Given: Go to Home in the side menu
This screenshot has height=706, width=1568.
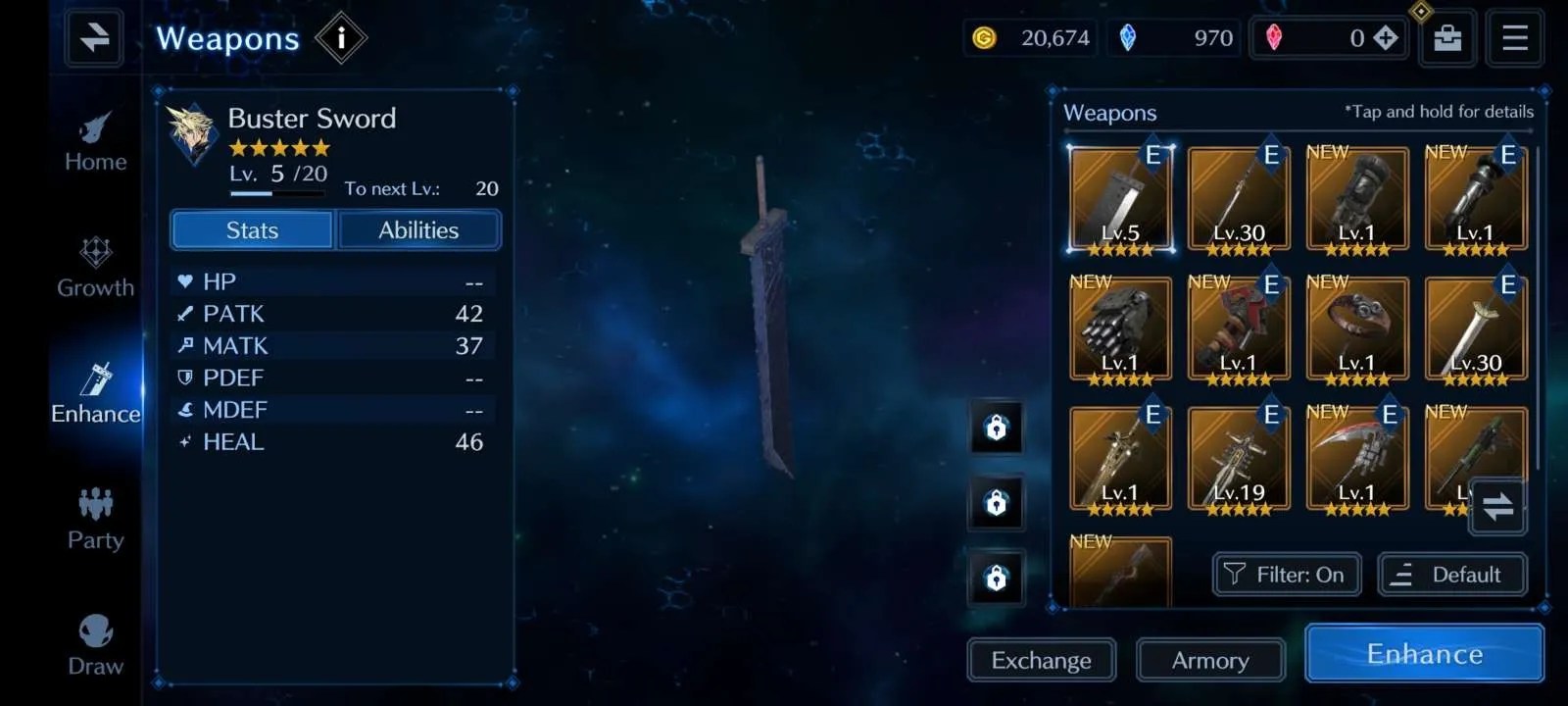Looking at the screenshot, I should tap(95, 142).
